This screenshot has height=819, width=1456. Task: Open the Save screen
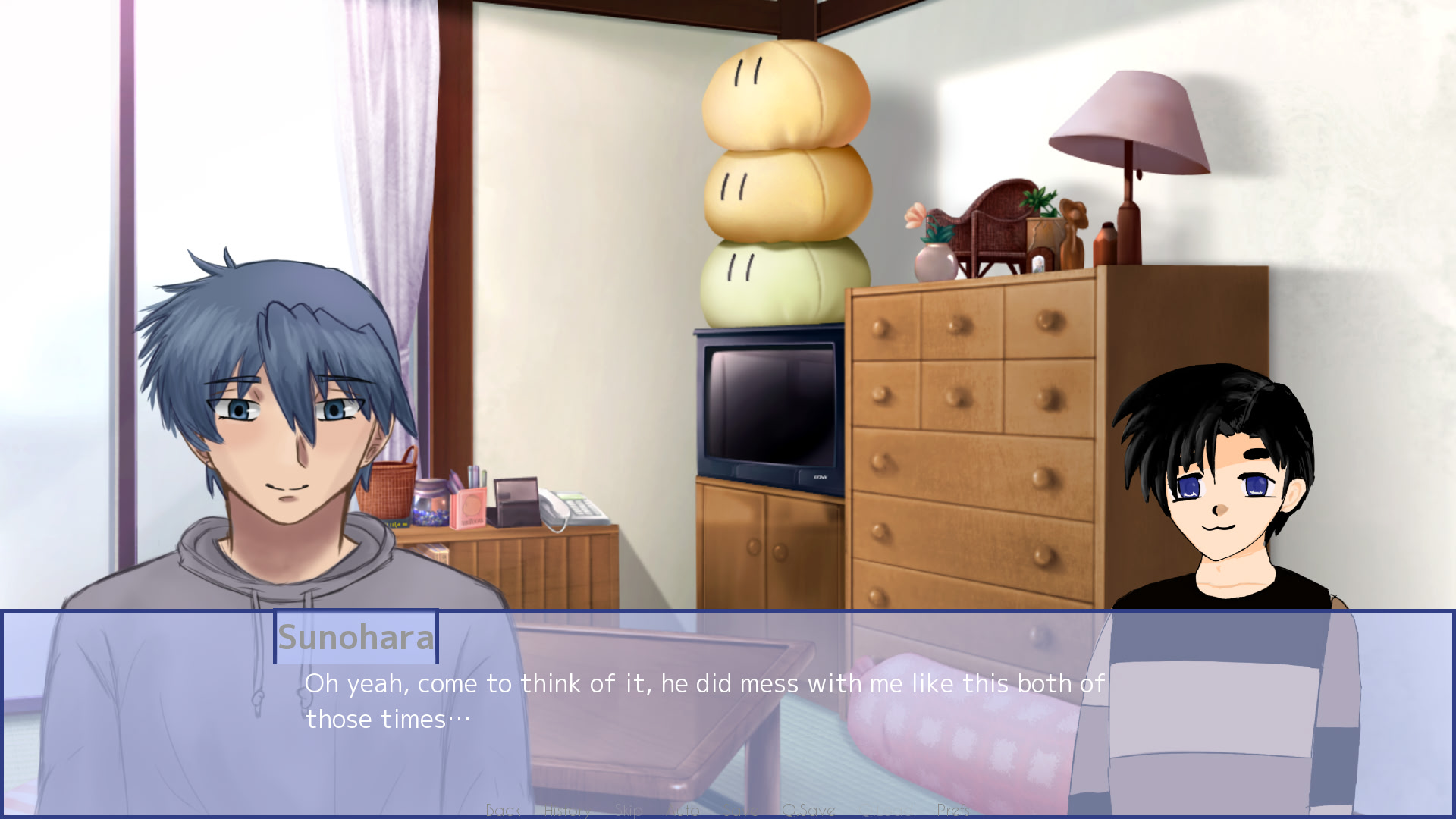[x=741, y=811]
